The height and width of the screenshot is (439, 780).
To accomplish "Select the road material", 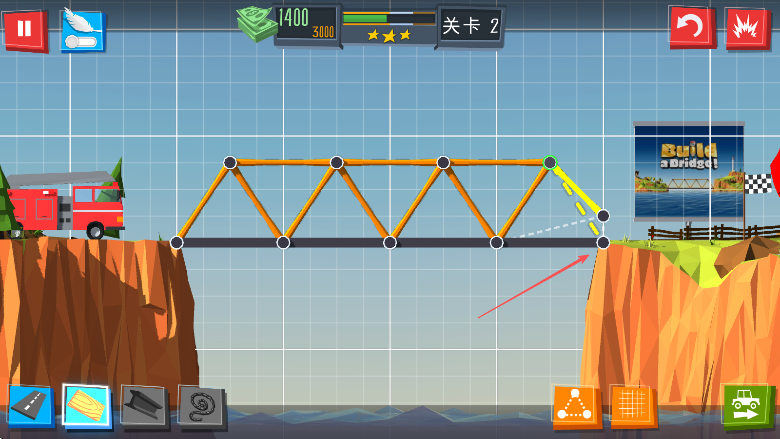I will click(29, 405).
